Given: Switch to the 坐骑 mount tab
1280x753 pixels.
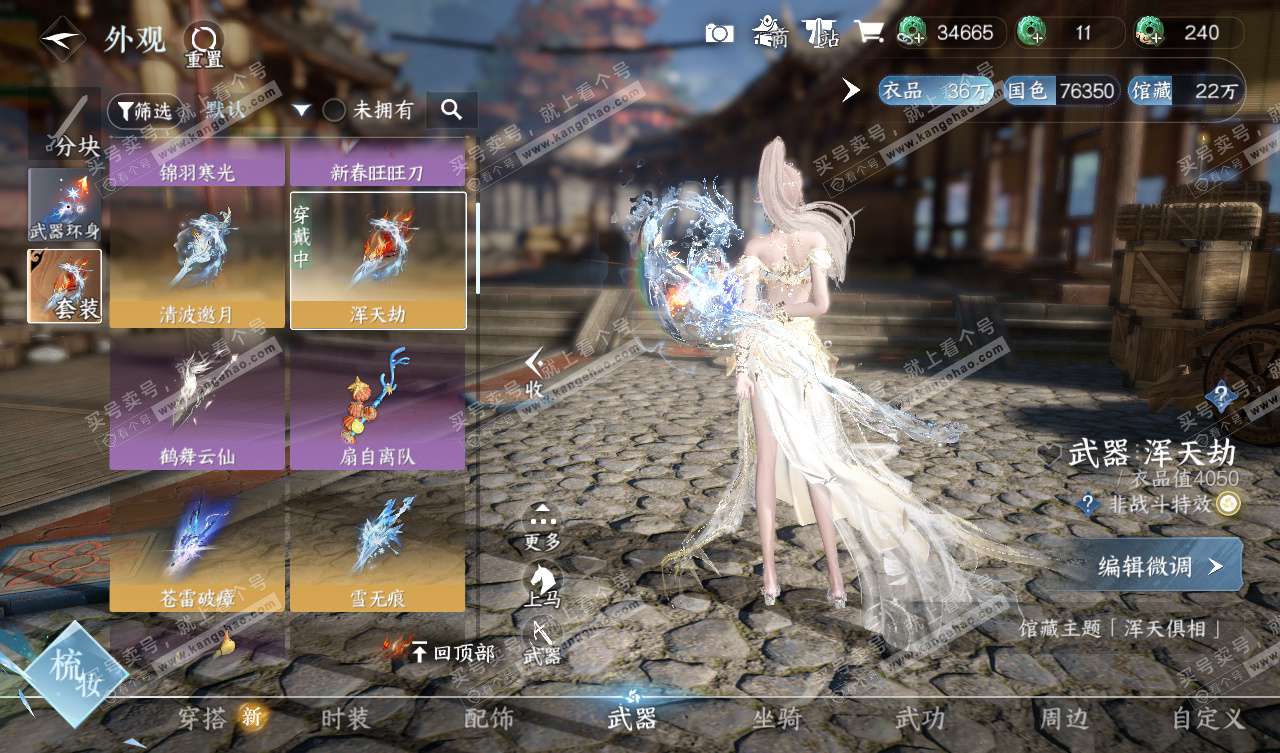Looking at the screenshot, I should (x=777, y=718).
